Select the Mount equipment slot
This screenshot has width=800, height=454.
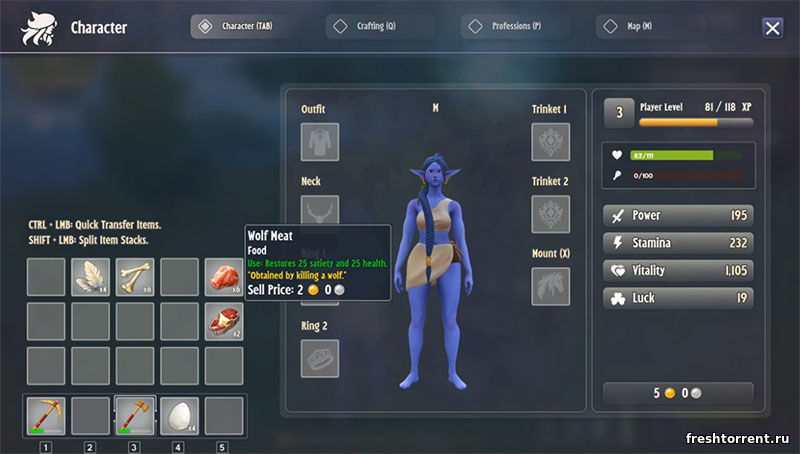coord(551,286)
